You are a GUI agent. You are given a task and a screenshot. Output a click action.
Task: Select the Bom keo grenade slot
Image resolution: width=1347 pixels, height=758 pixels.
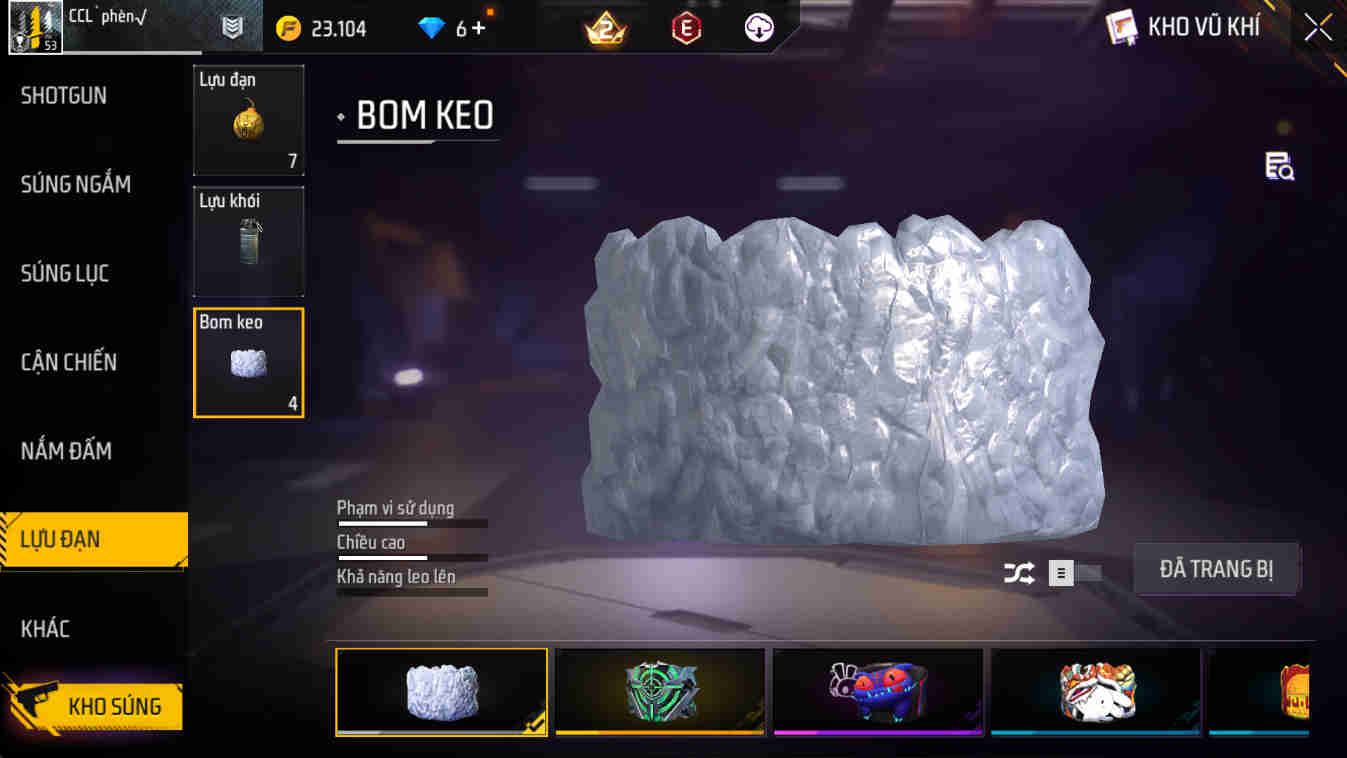248,363
